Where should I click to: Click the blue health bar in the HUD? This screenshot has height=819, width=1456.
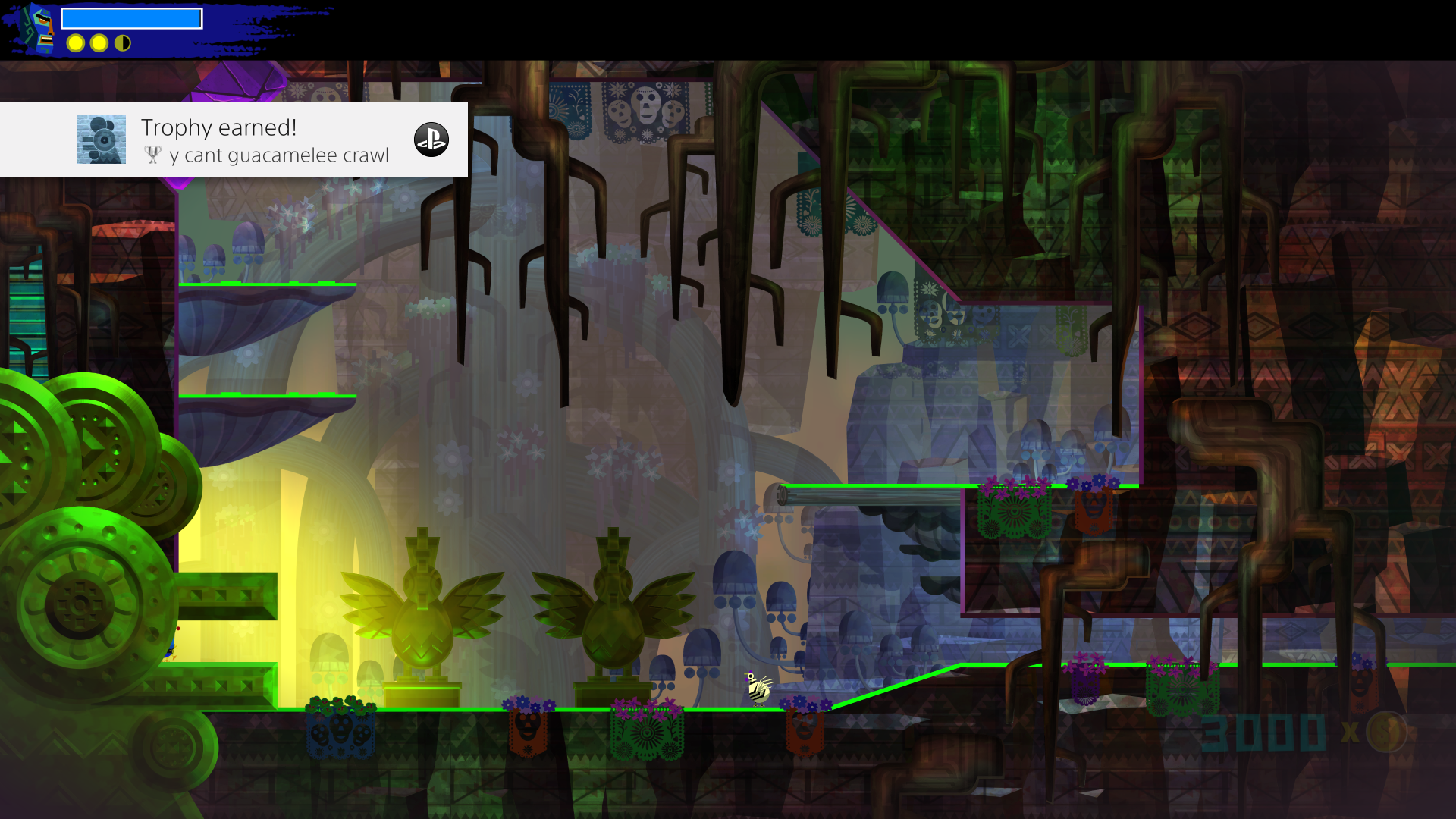pos(132,17)
